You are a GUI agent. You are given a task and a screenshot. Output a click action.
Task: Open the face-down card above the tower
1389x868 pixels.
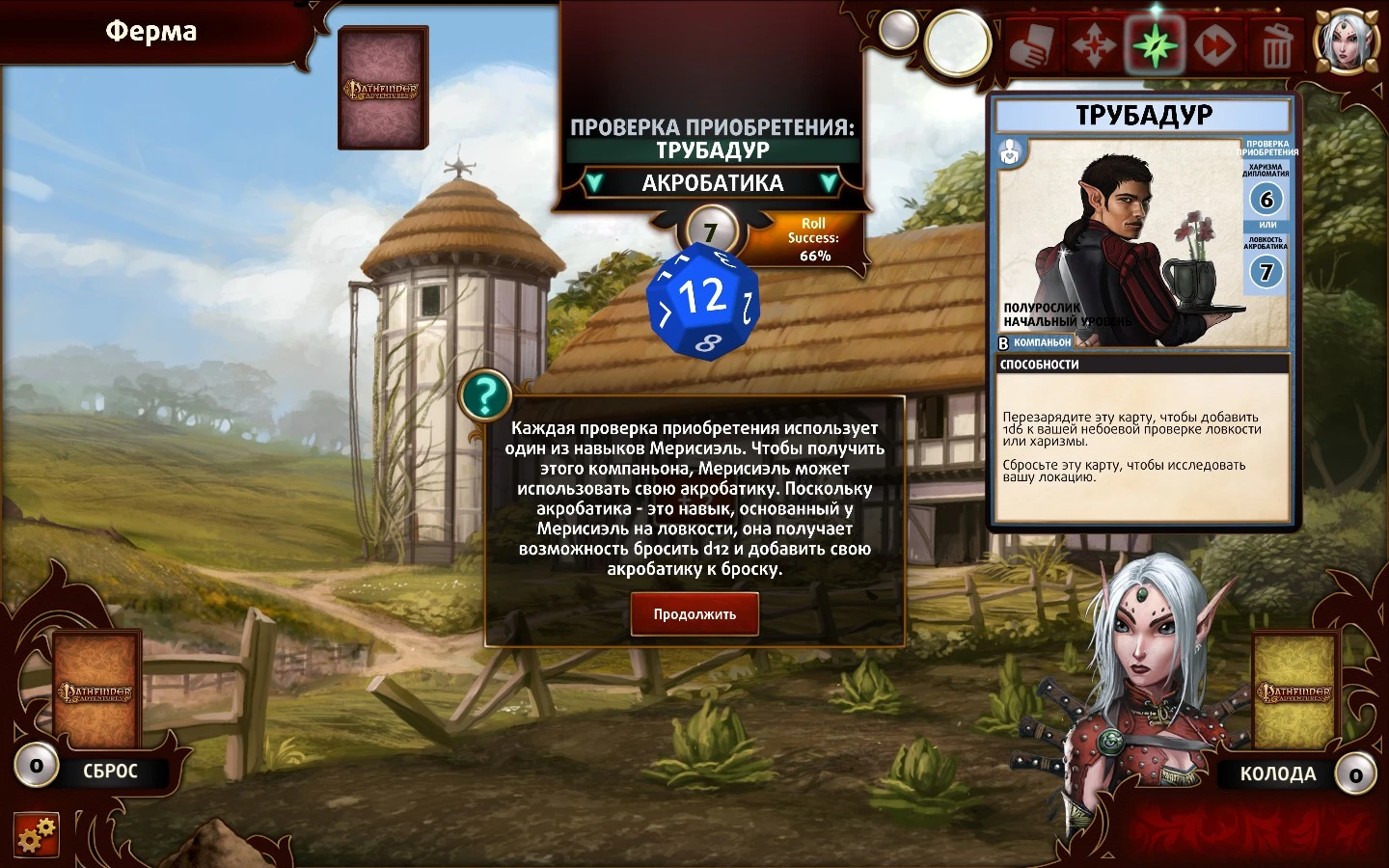[383, 89]
